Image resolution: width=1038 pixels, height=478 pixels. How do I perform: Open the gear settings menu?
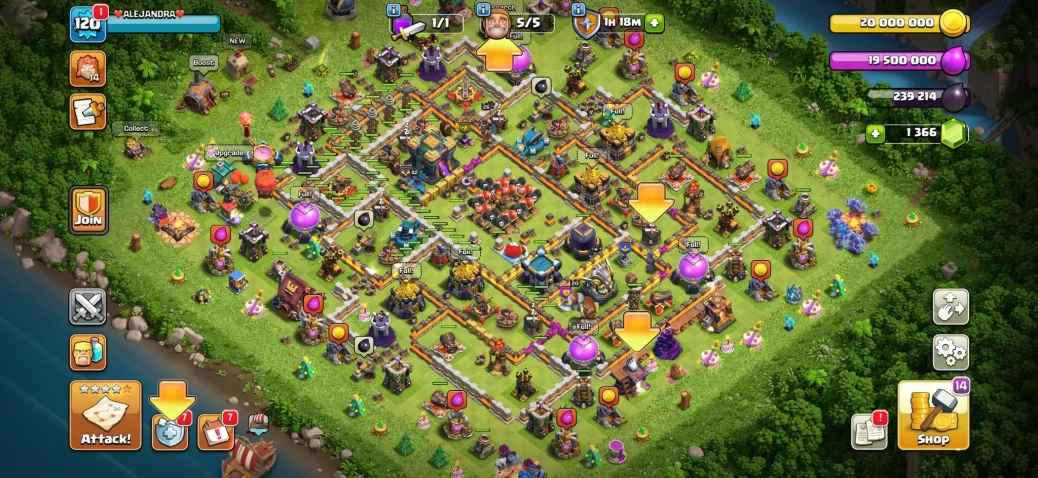[x=950, y=351]
